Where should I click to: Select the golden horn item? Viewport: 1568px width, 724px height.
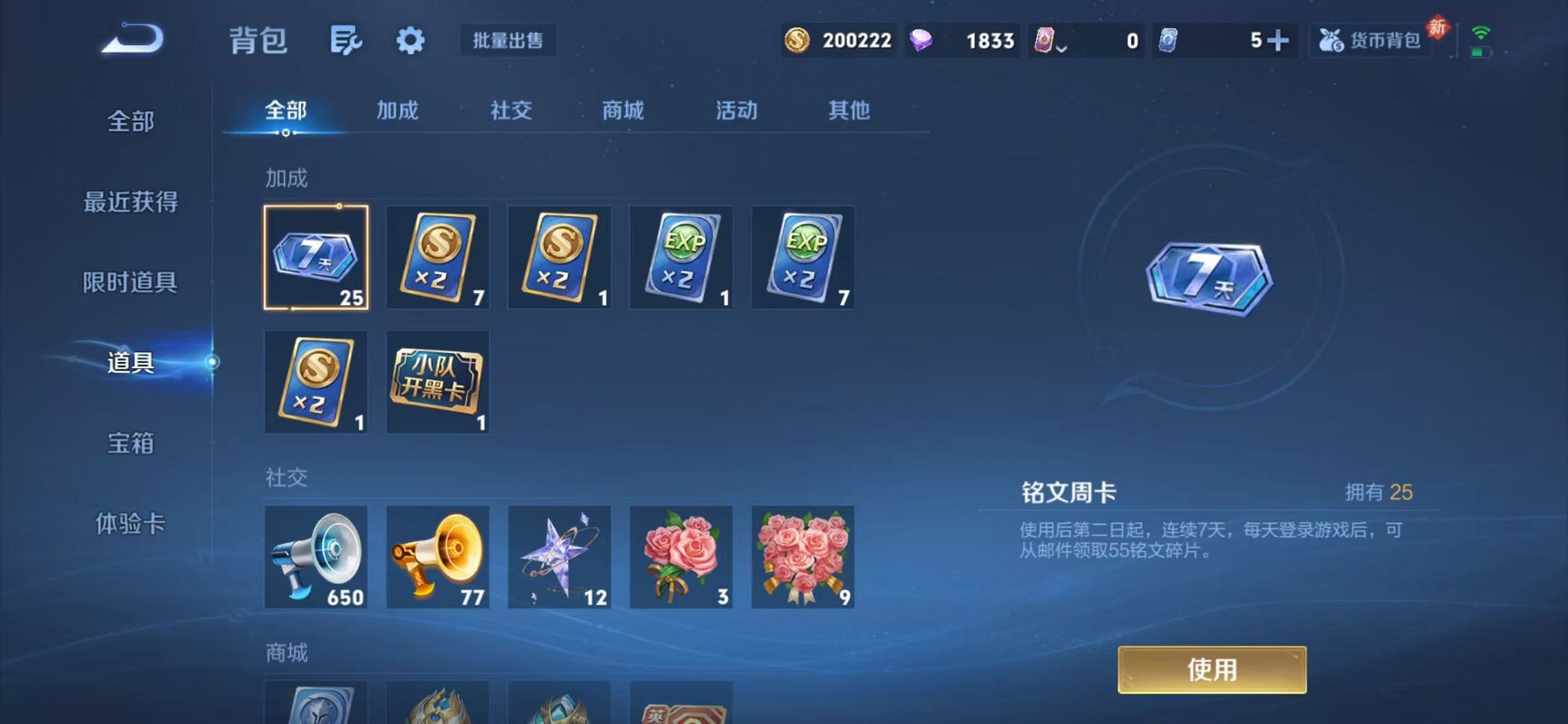click(x=438, y=556)
